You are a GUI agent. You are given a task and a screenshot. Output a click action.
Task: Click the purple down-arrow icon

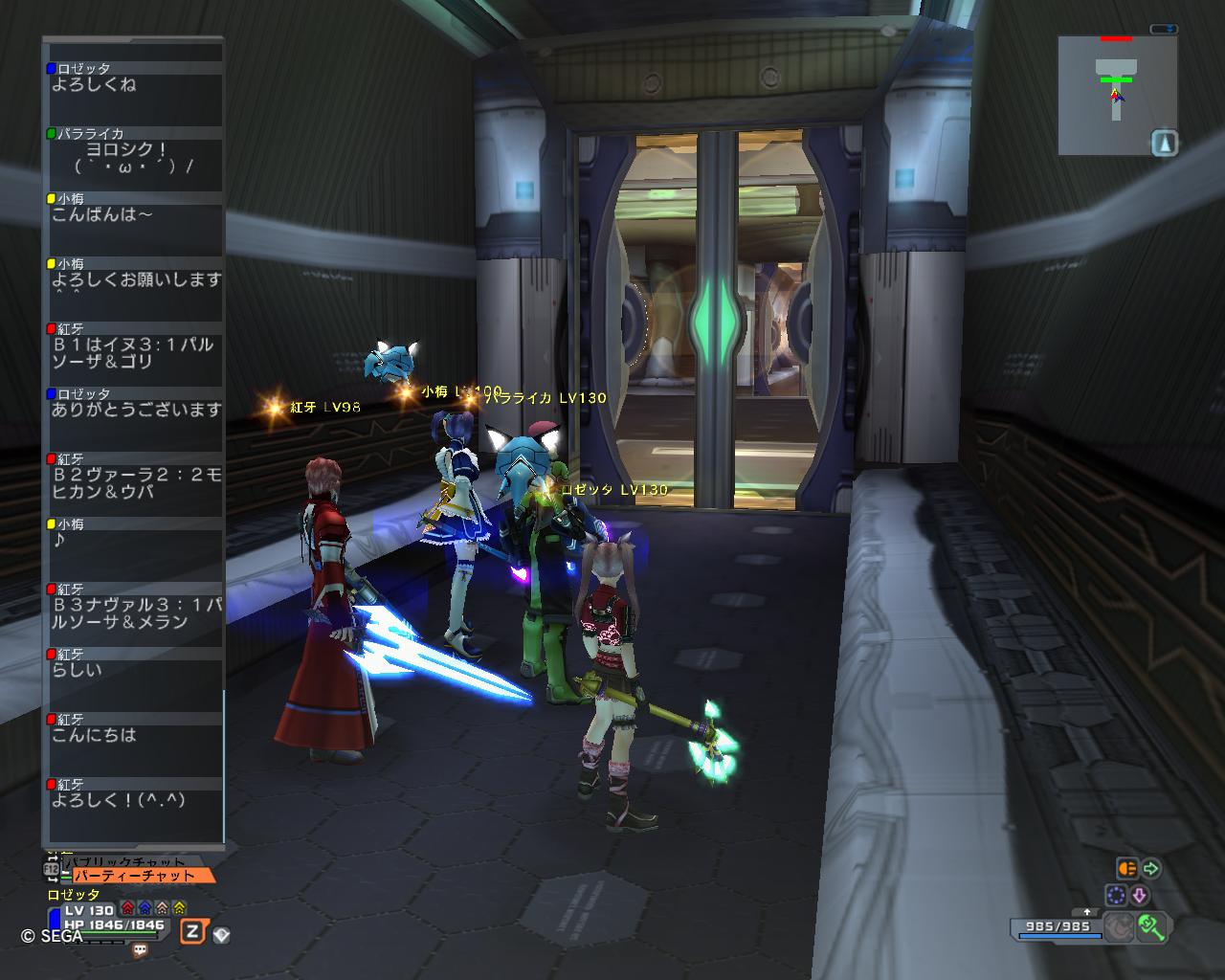click(1140, 895)
